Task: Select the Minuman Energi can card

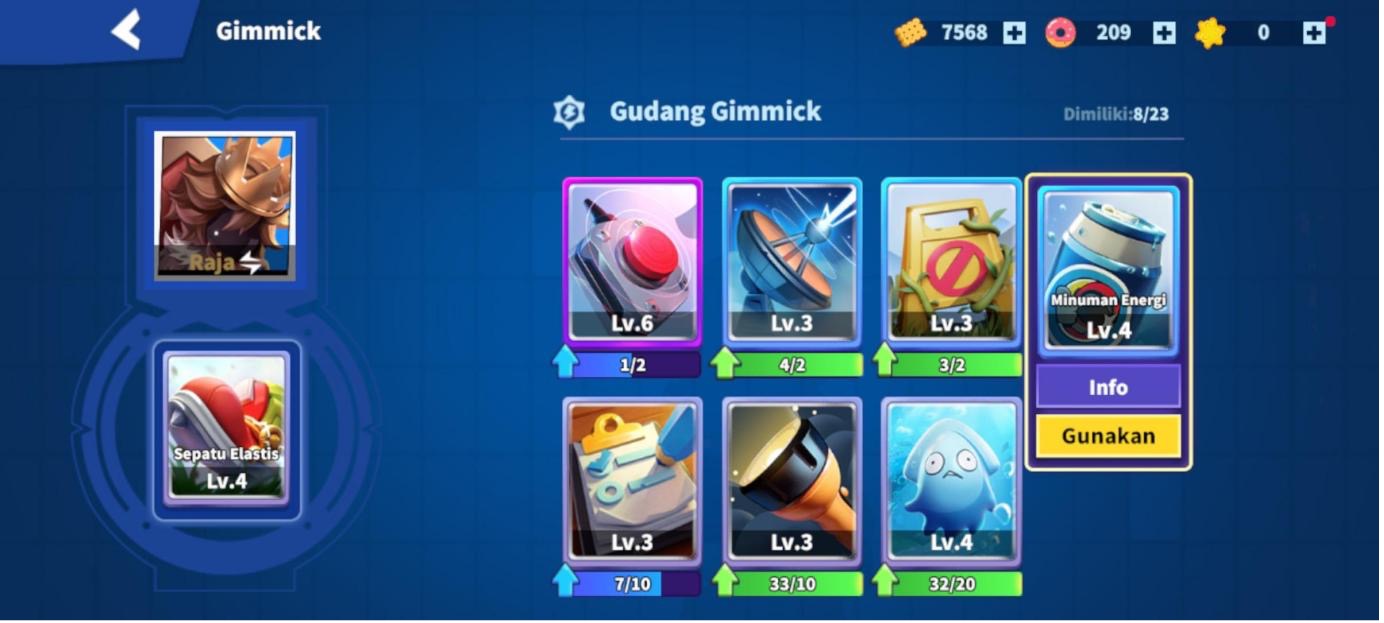Action: (x=1108, y=268)
